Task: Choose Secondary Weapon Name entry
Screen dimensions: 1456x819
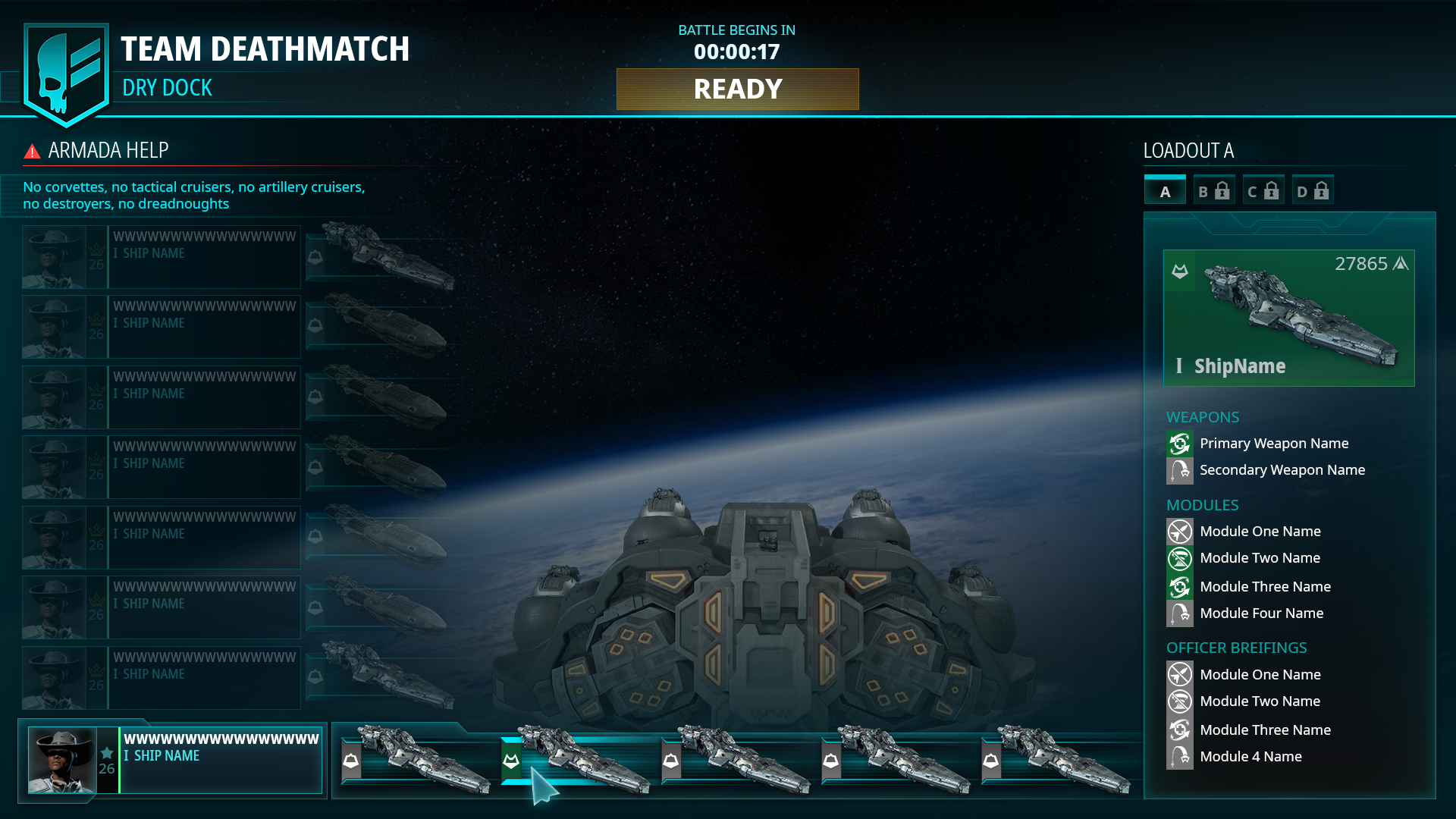Action: click(1282, 470)
